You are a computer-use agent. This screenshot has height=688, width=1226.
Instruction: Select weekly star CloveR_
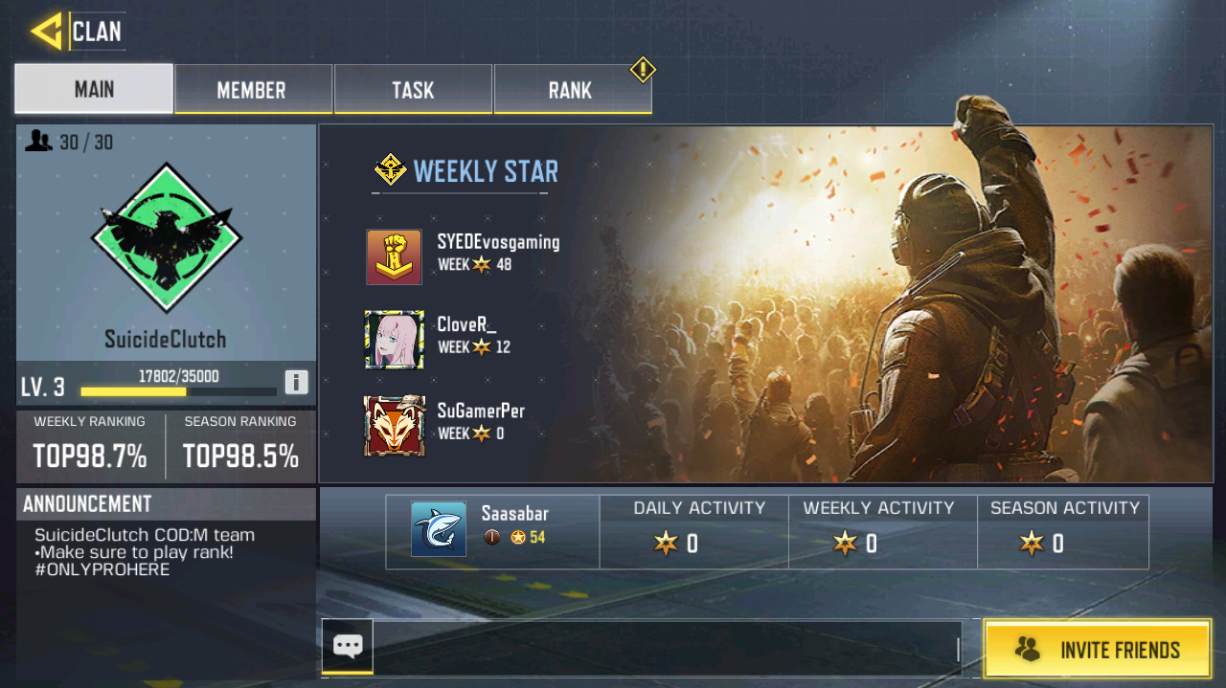pyautogui.click(x=394, y=339)
